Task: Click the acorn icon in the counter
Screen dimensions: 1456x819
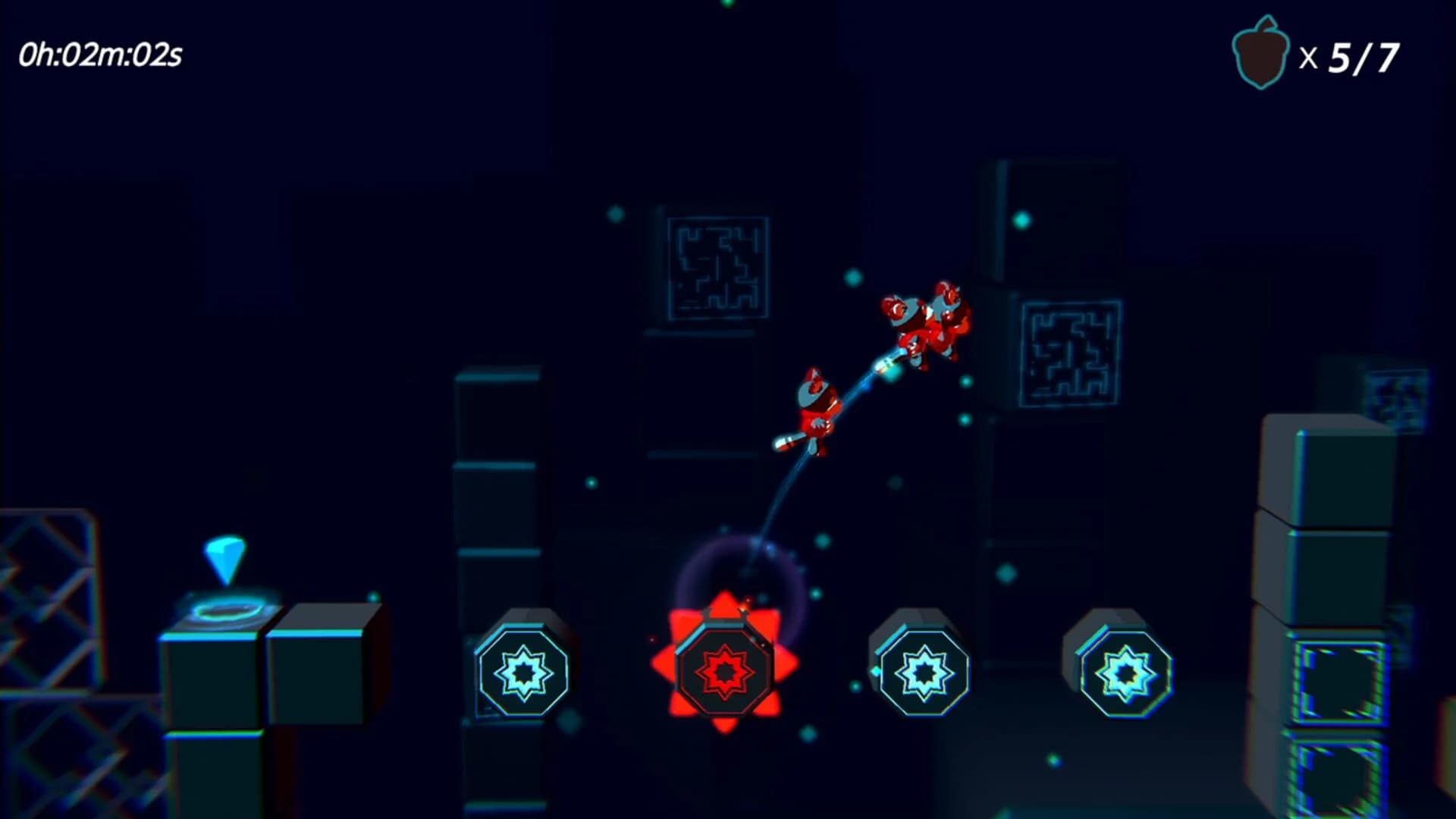Action: click(x=1260, y=52)
